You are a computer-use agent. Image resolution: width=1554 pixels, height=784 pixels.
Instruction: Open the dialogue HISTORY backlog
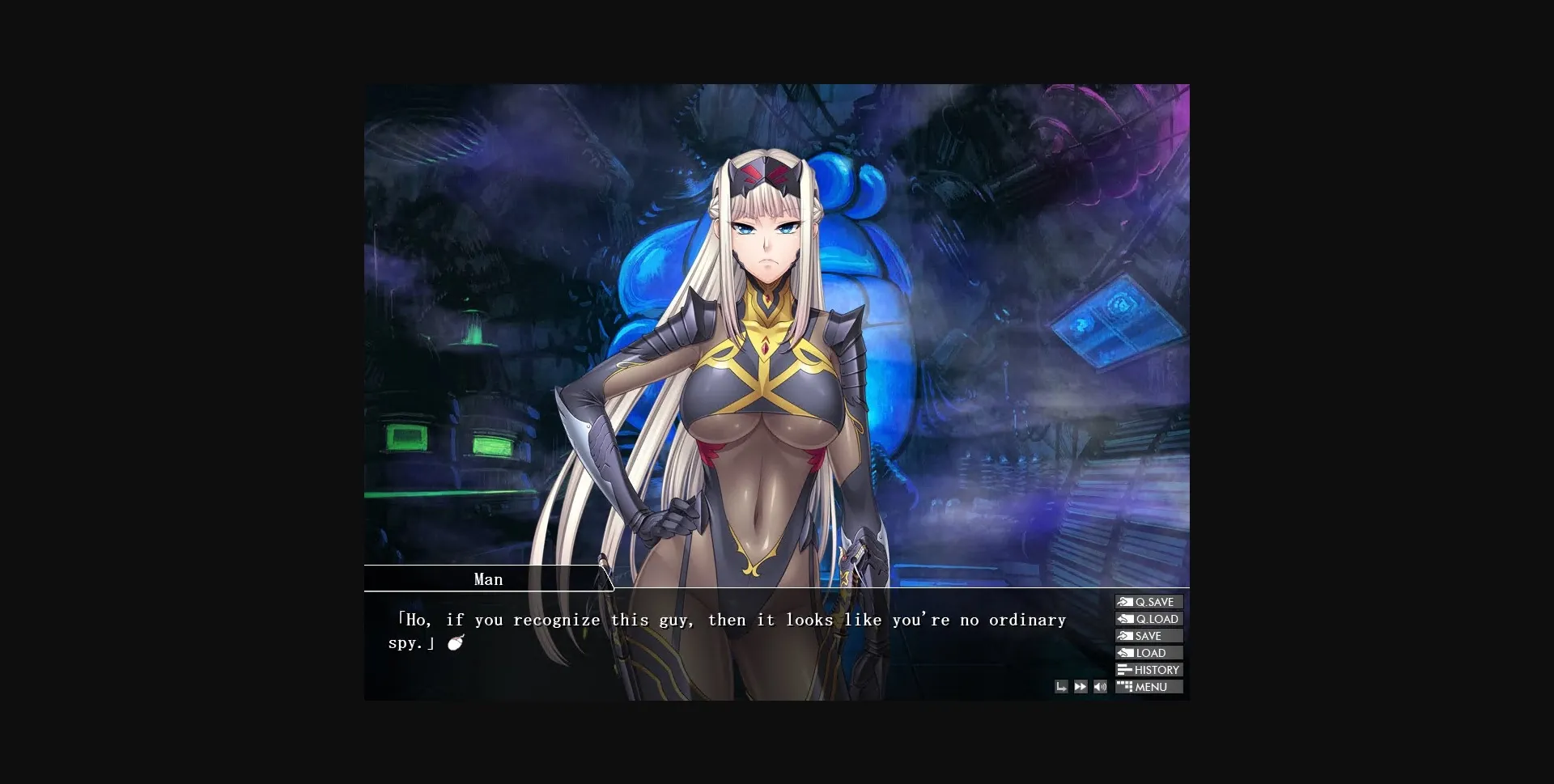point(1149,669)
